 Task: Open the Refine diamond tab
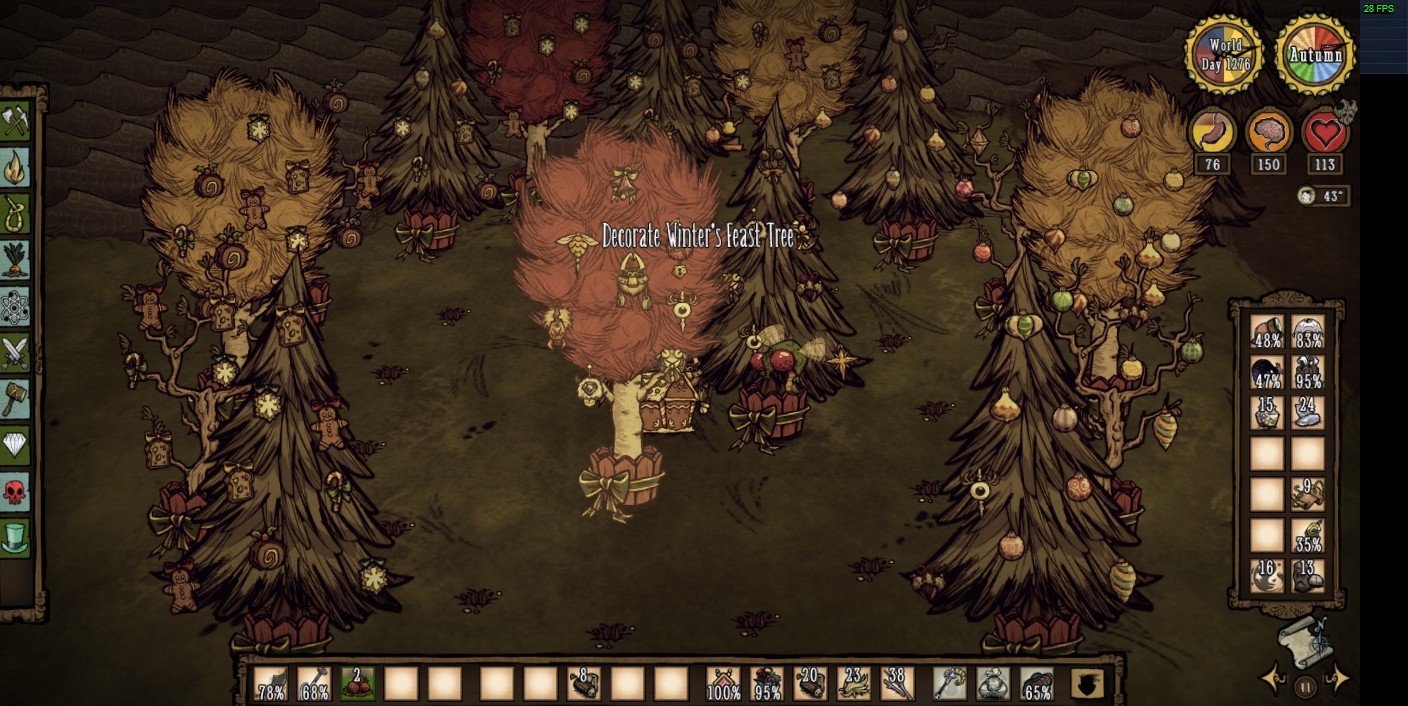coord(16,446)
